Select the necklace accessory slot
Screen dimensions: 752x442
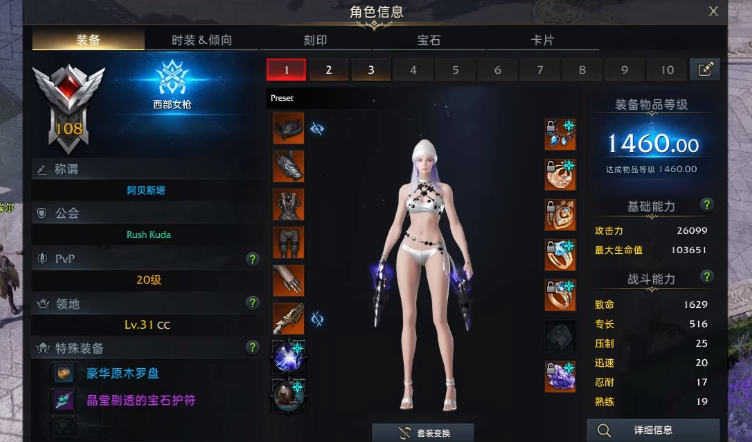[x=559, y=134]
